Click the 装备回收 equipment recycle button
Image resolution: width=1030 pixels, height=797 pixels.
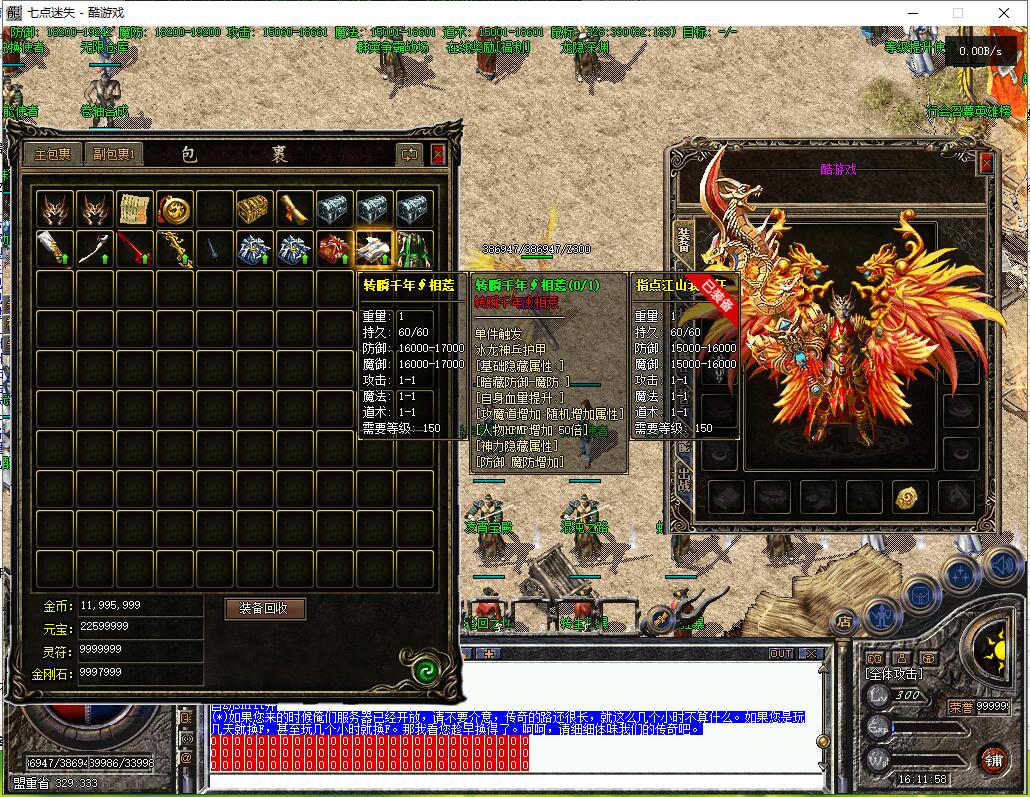click(264, 608)
